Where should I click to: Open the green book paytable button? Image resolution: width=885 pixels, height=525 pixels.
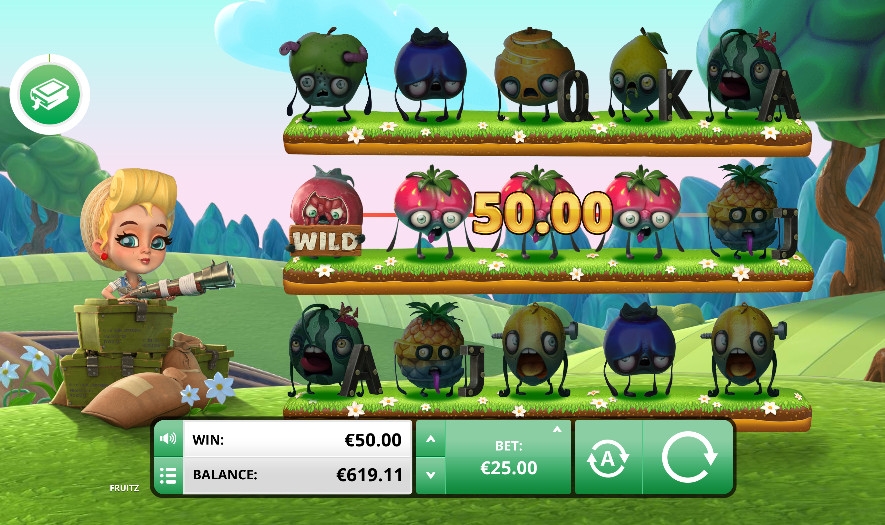49,97
